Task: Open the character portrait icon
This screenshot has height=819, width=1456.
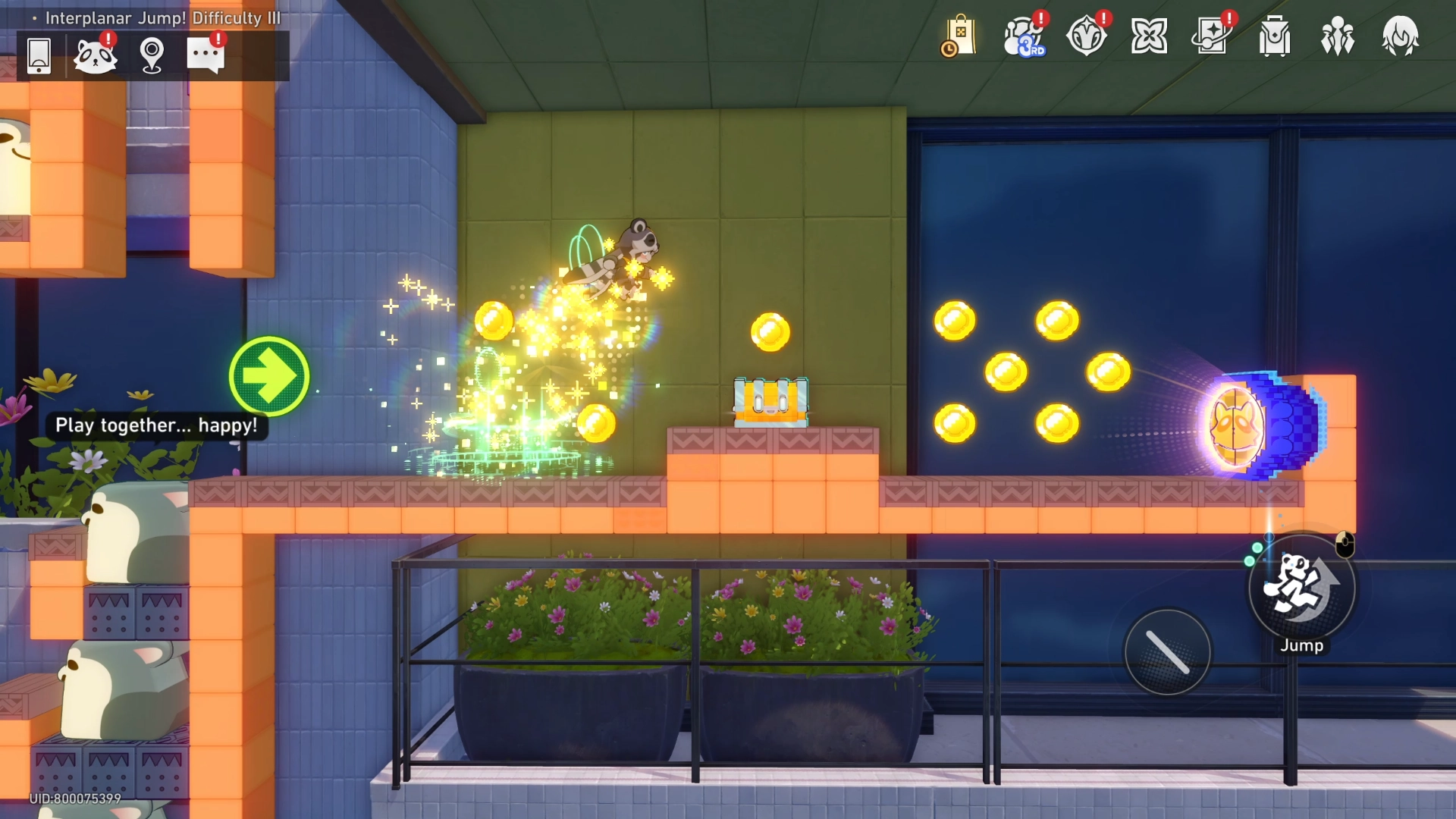Action: click(1400, 36)
